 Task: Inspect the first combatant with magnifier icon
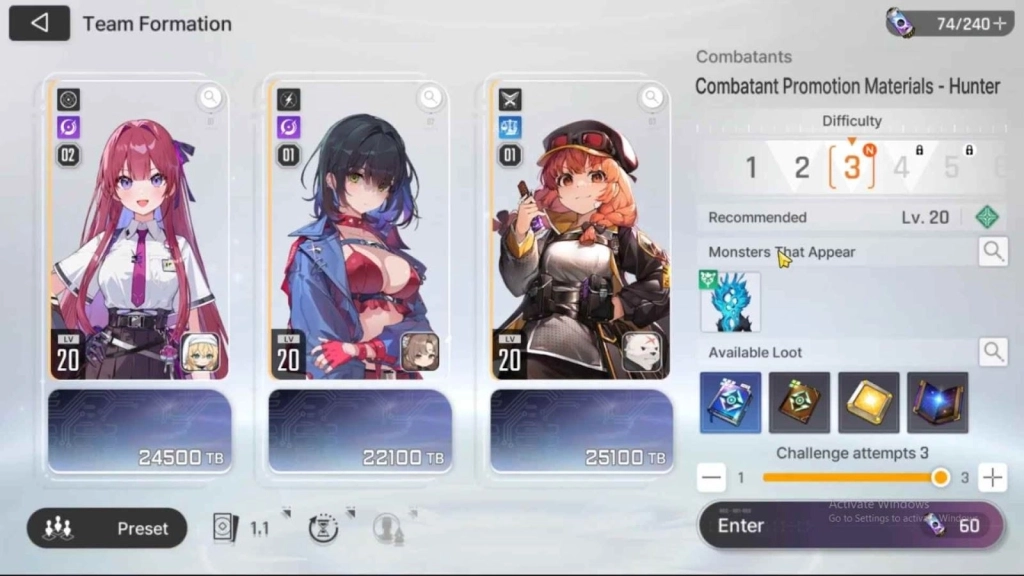pyautogui.click(x=209, y=97)
